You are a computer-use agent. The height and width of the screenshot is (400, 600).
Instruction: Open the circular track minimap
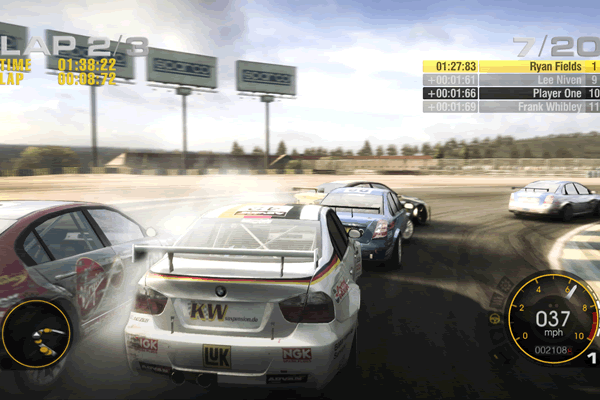click(36, 334)
